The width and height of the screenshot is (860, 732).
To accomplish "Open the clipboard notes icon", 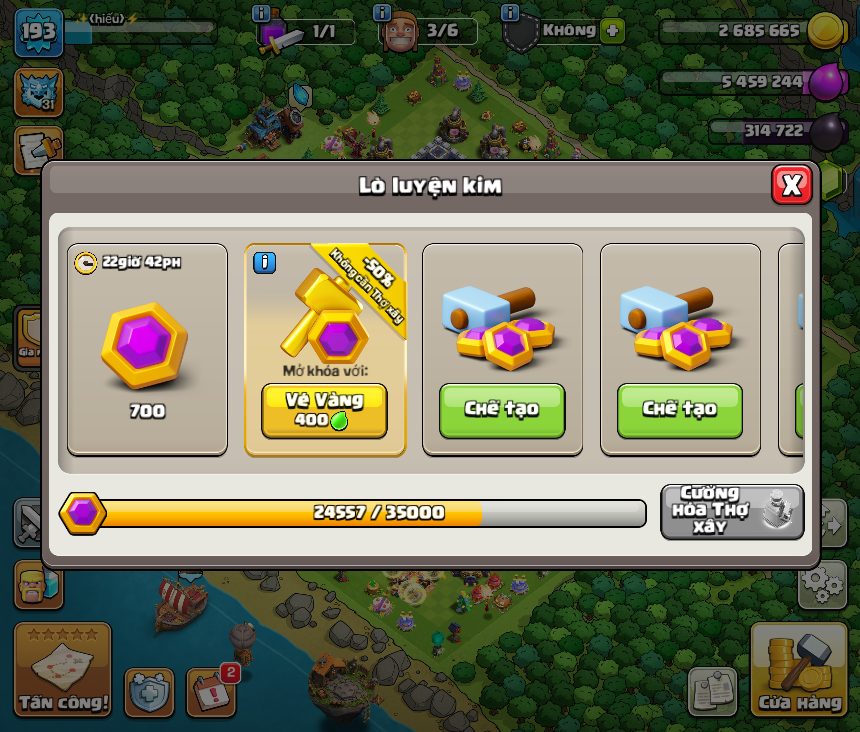I will click(713, 691).
